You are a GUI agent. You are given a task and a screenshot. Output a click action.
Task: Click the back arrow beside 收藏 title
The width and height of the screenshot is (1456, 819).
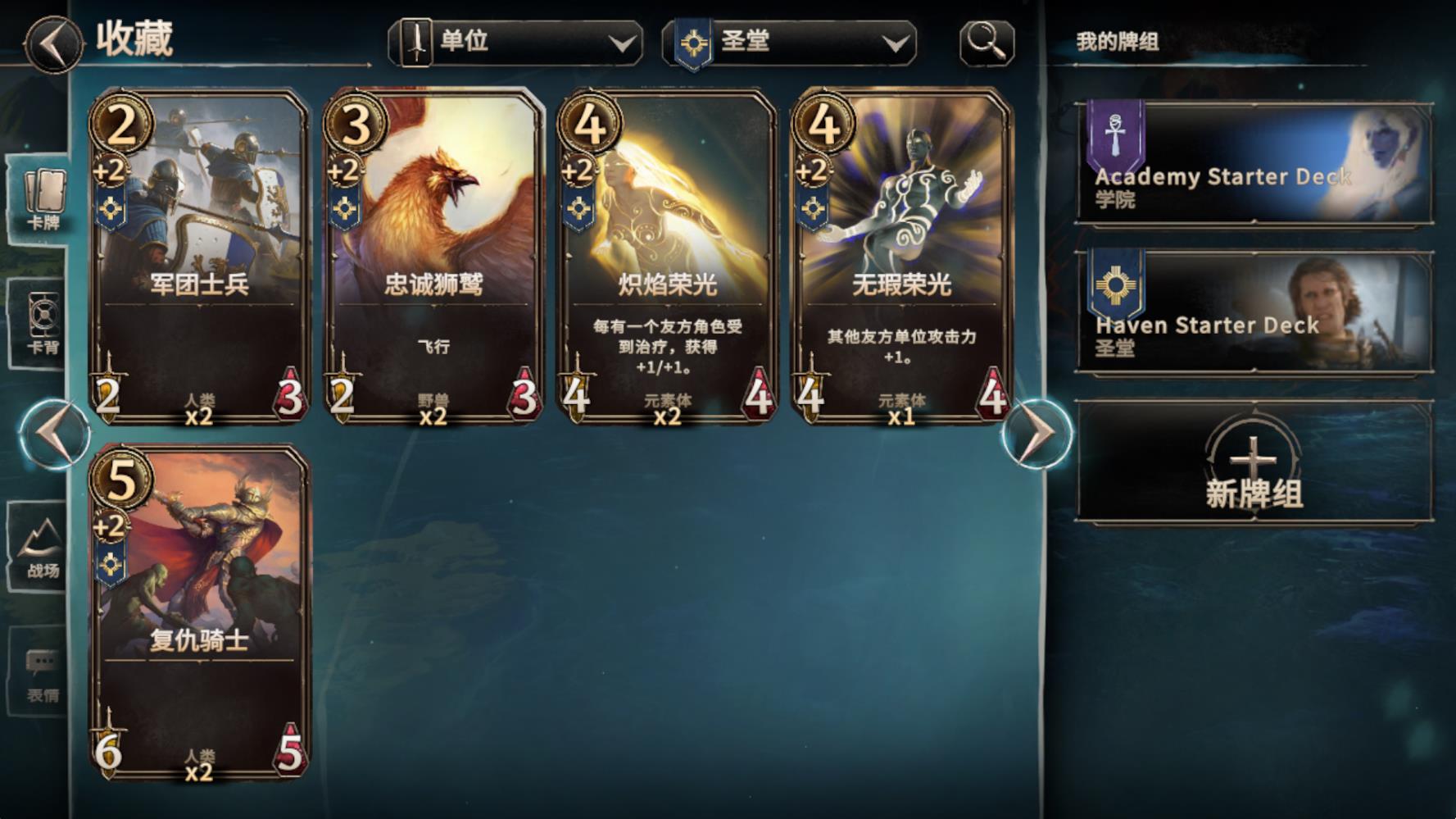pyautogui.click(x=51, y=43)
